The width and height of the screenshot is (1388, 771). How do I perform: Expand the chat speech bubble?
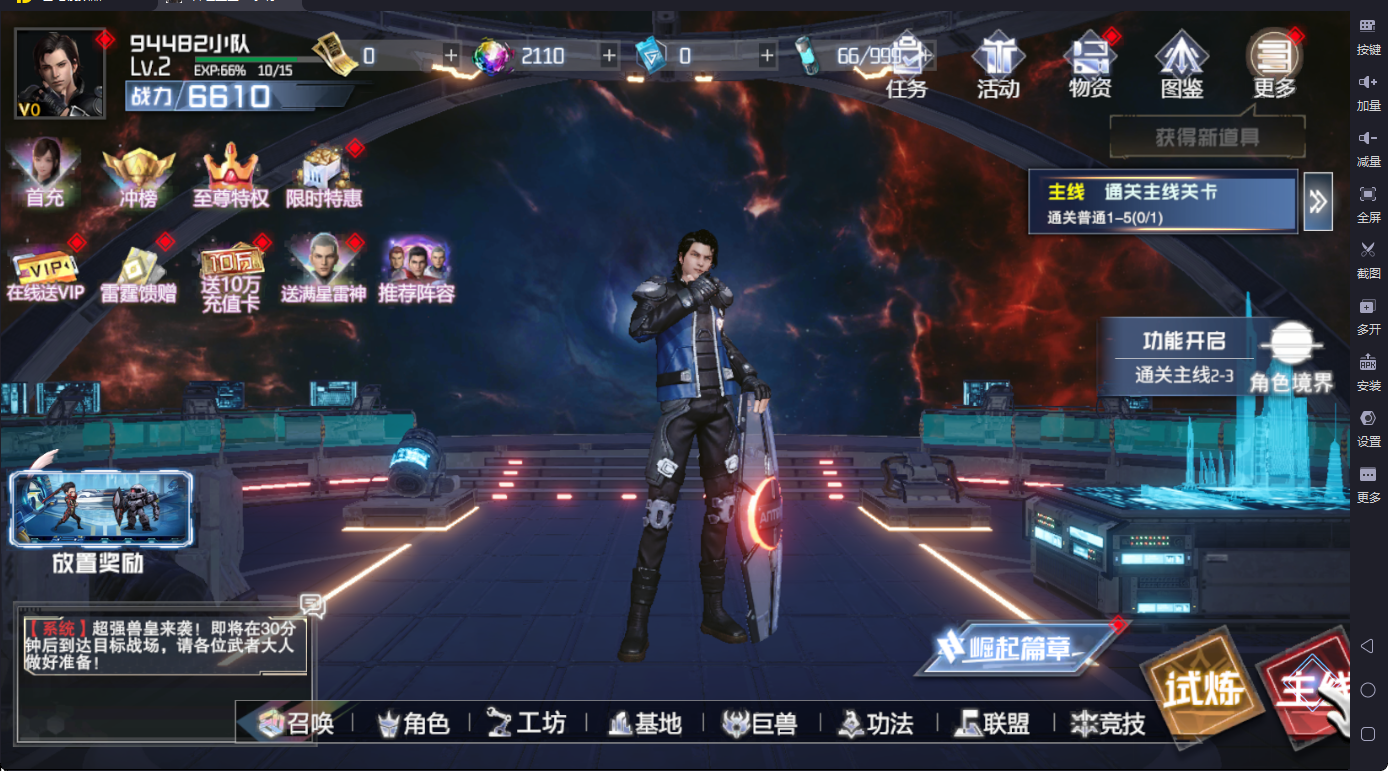[x=314, y=604]
